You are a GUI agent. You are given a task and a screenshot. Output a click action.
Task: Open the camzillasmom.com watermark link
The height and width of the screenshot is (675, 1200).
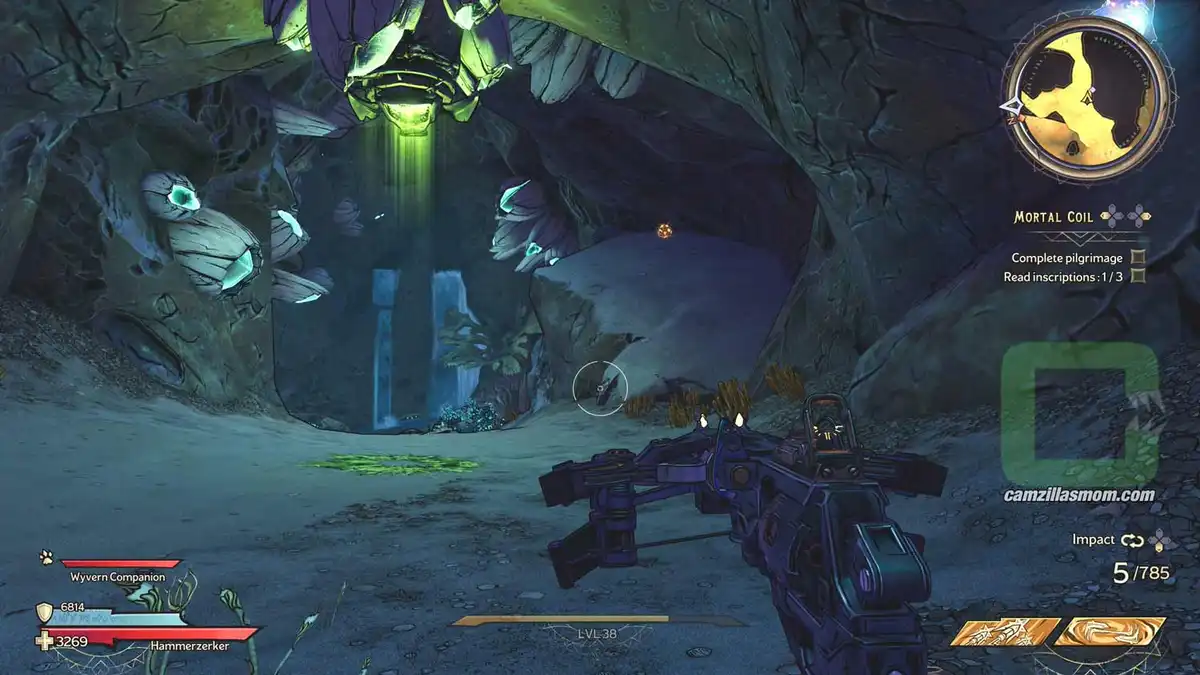click(1080, 494)
